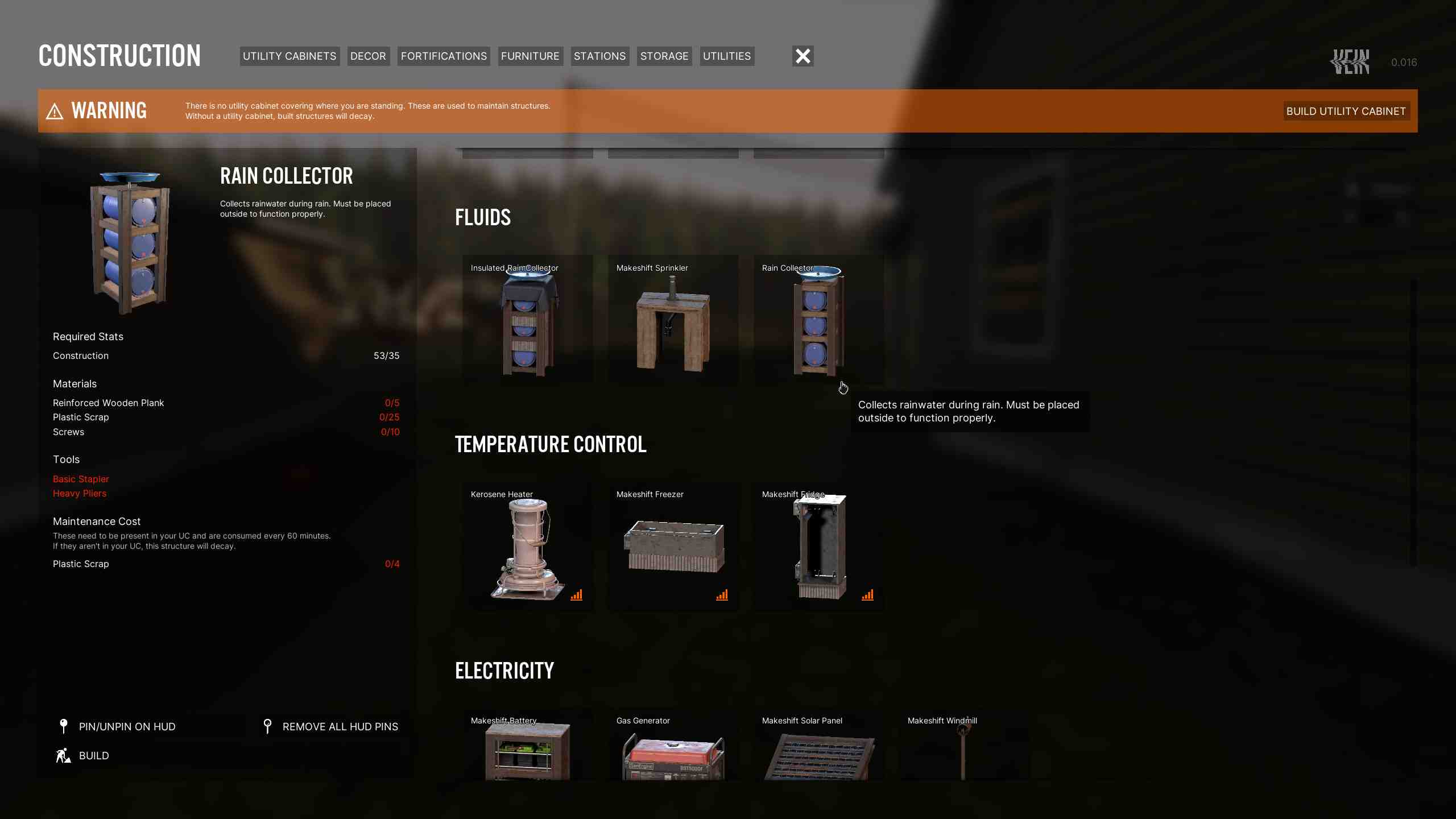The width and height of the screenshot is (1456, 819).
Task: Pick the Gas Generator blueprint
Action: coord(673,748)
